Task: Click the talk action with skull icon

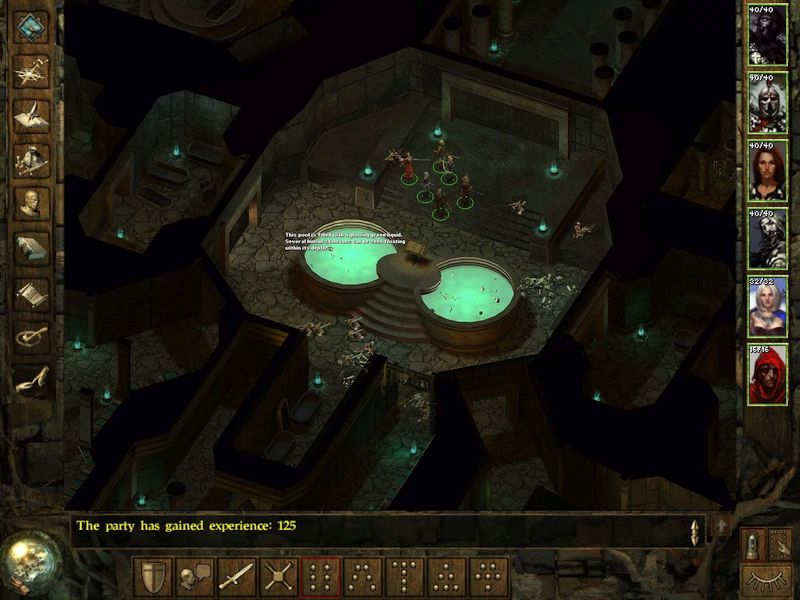Action: pos(195,577)
